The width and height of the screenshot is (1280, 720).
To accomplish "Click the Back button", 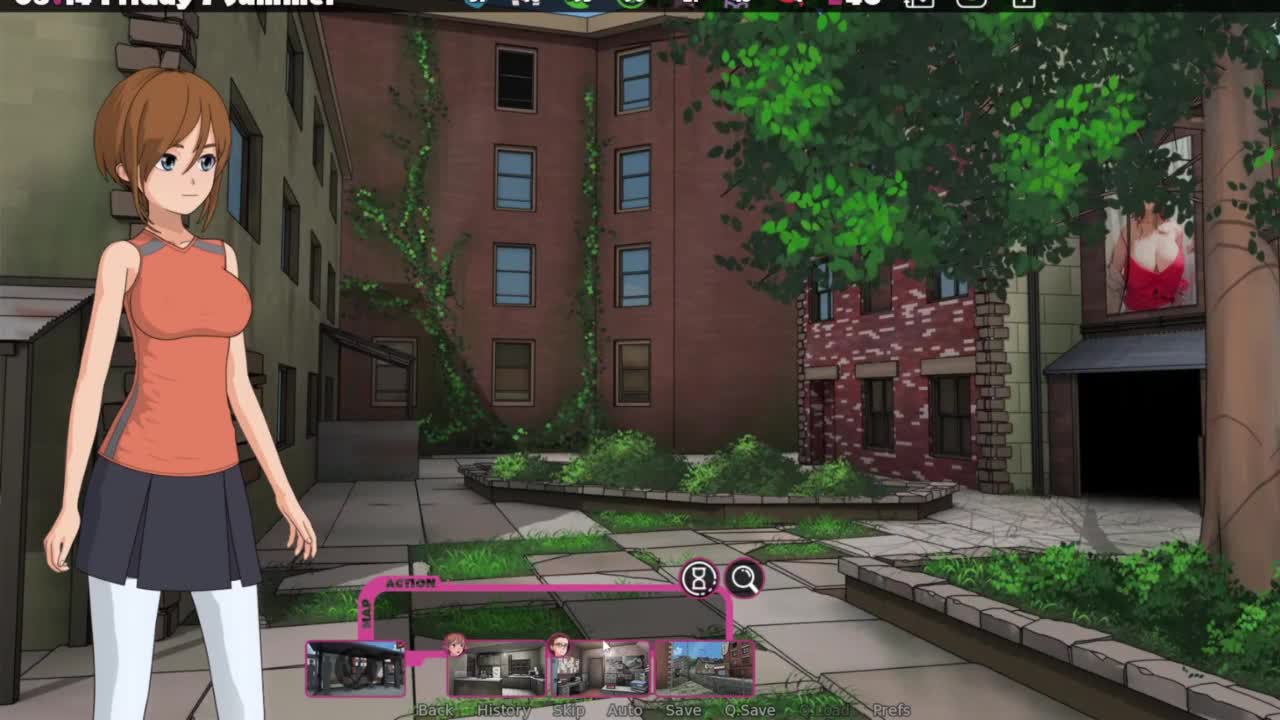I will 435,710.
